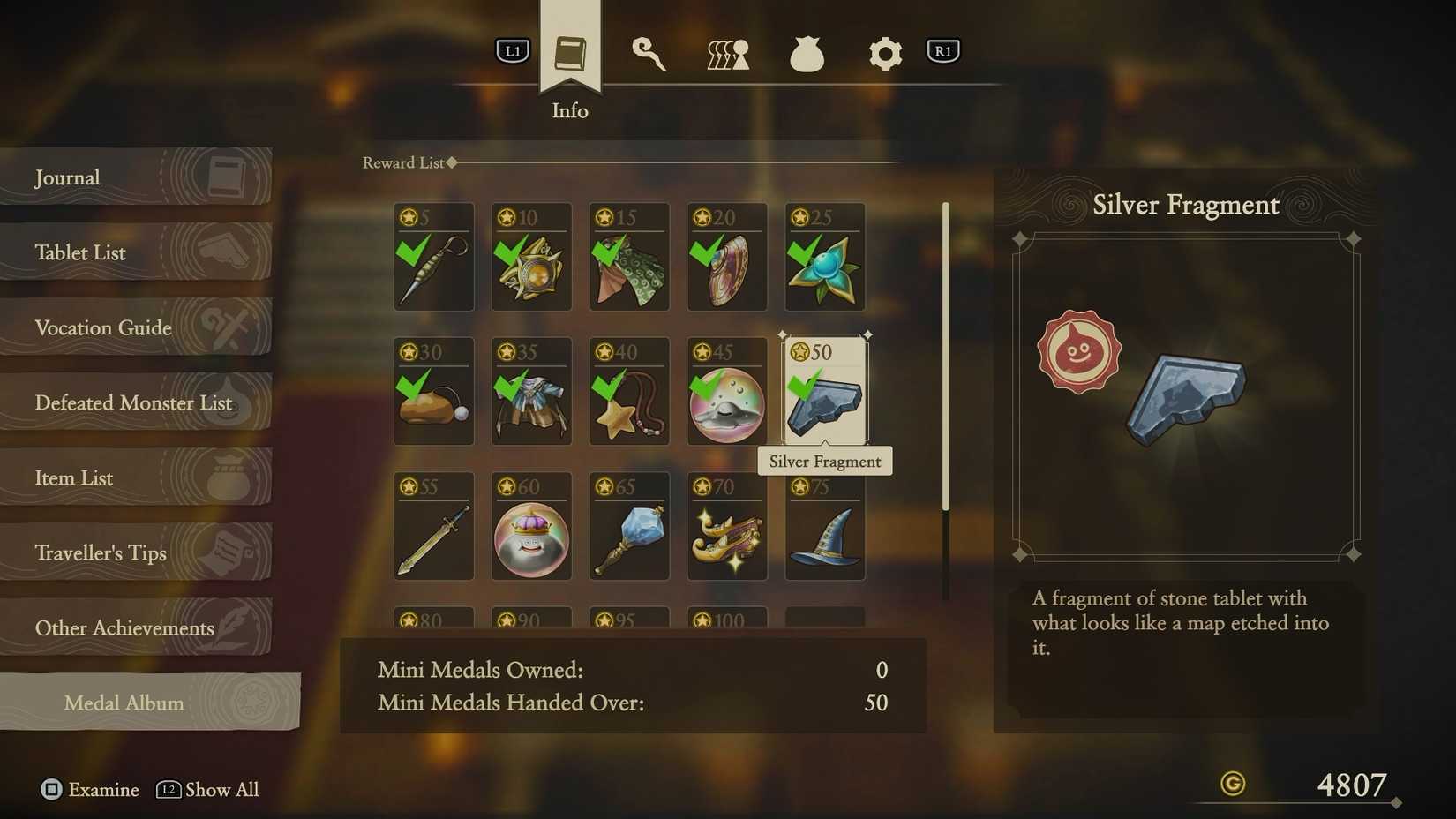Switch to the key icon tab
The height and width of the screenshot is (819, 1456).
click(649, 54)
